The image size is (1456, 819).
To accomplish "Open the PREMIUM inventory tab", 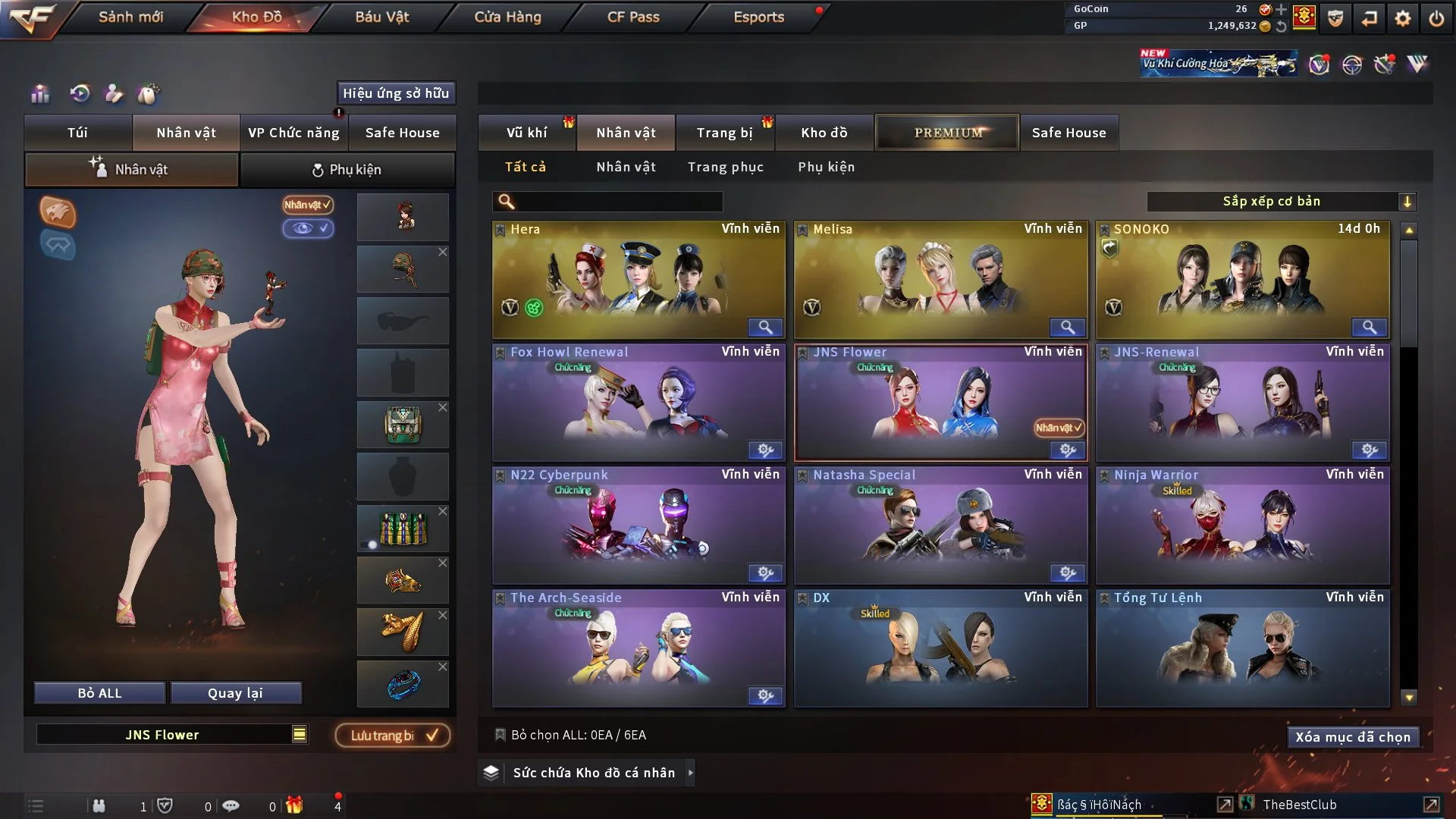I will coord(947,132).
